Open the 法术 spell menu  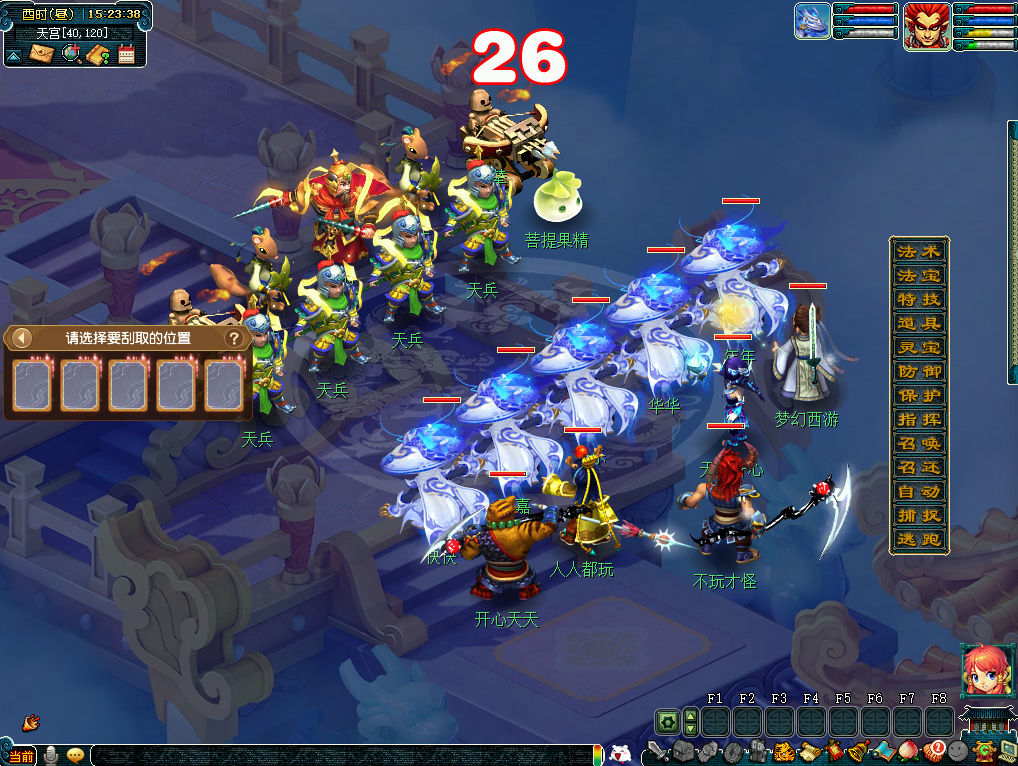click(x=918, y=252)
